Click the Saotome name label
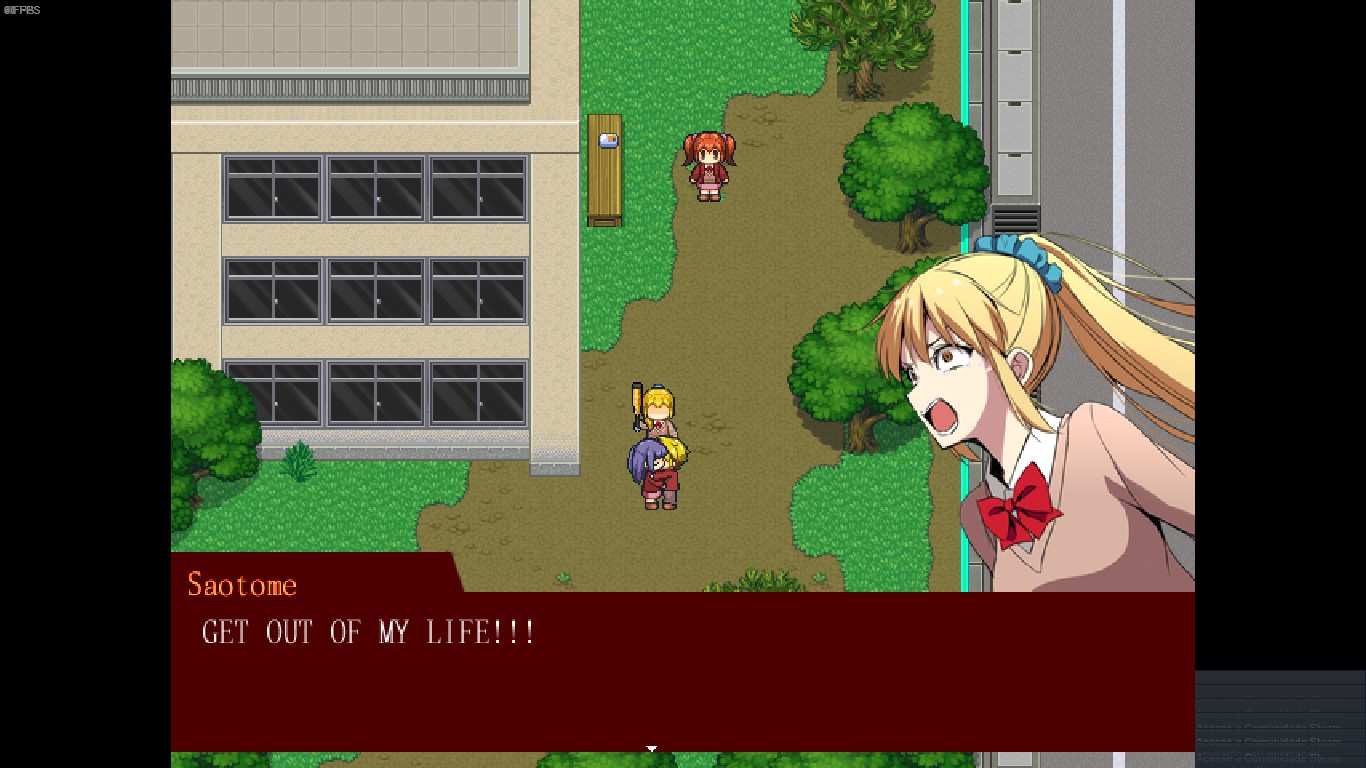 coord(242,584)
